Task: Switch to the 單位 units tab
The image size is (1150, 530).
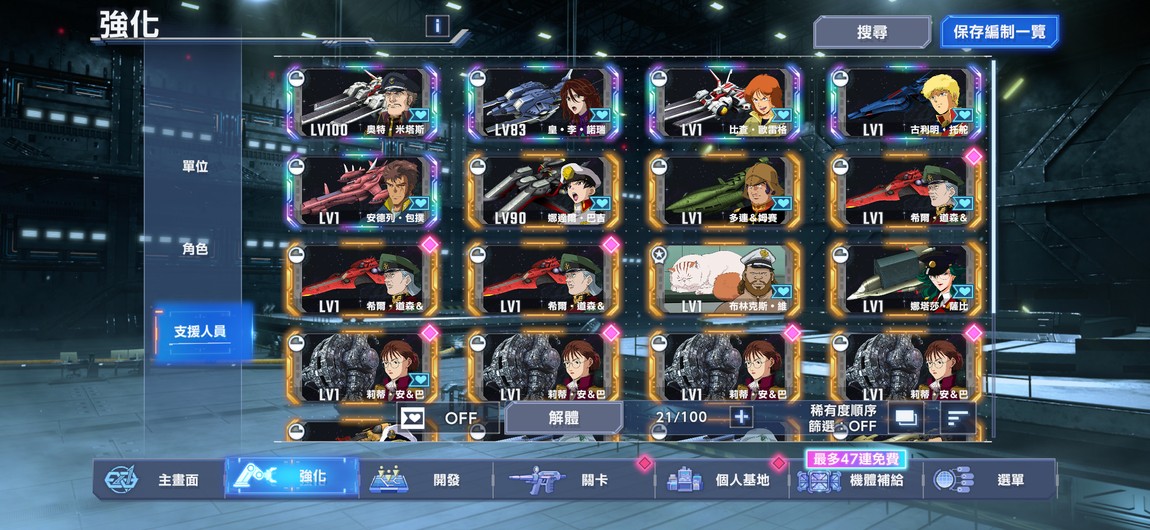Action: click(x=195, y=166)
